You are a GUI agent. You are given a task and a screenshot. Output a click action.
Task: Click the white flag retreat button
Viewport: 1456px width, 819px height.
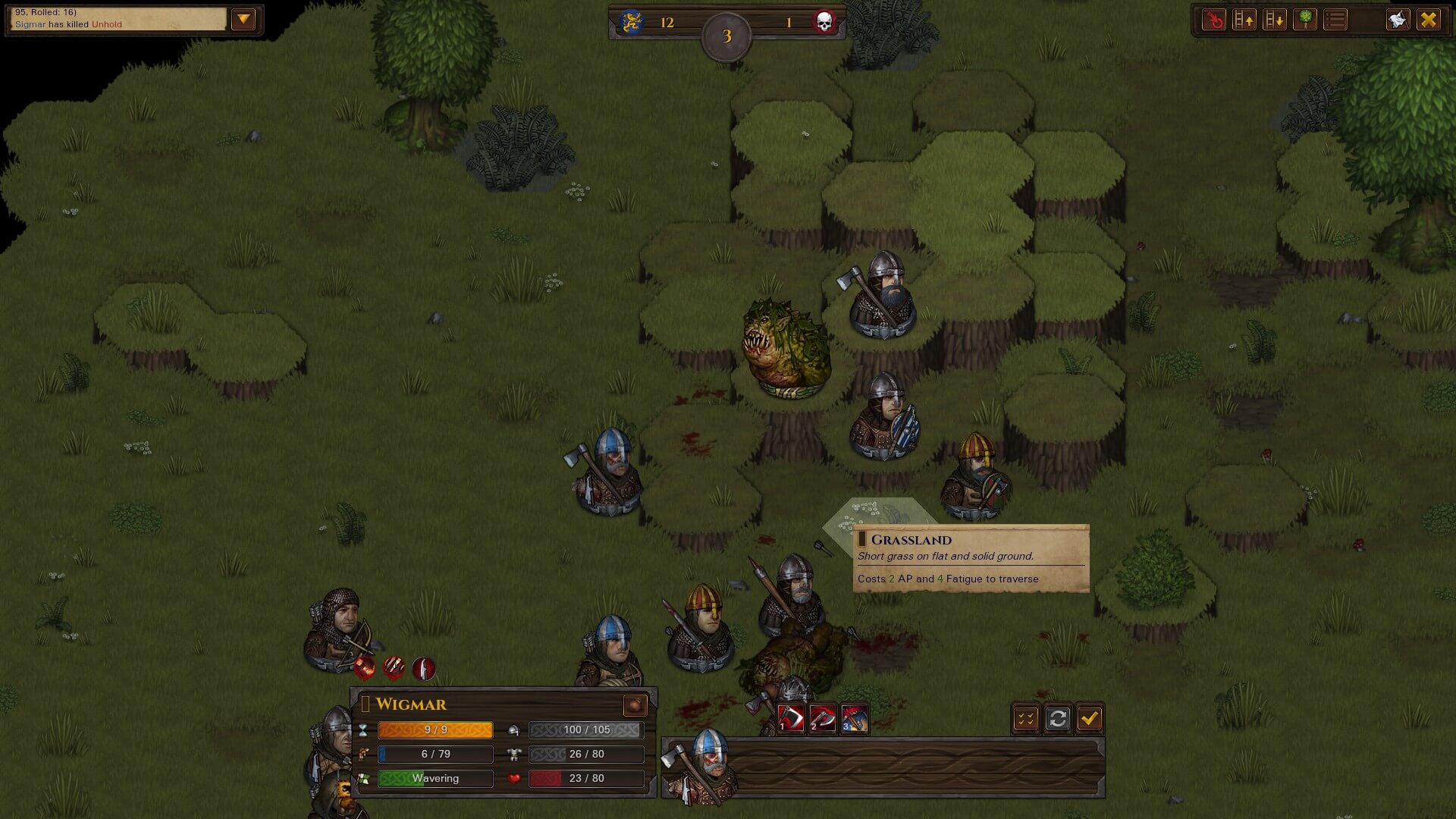1398,20
